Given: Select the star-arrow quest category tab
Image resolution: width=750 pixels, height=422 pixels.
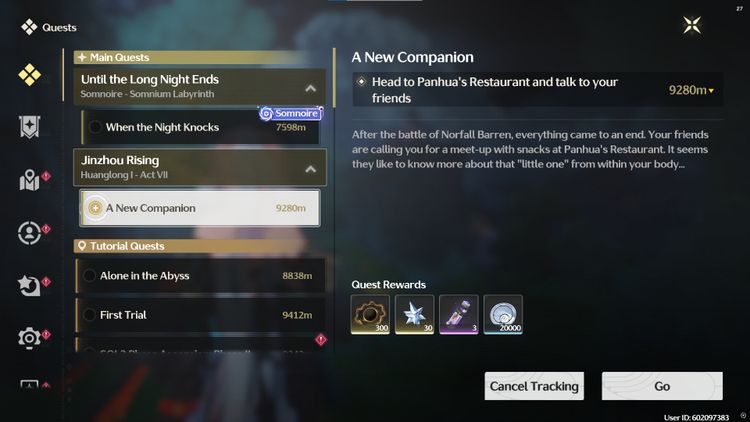Looking at the screenshot, I should pyautogui.click(x=30, y=286).
